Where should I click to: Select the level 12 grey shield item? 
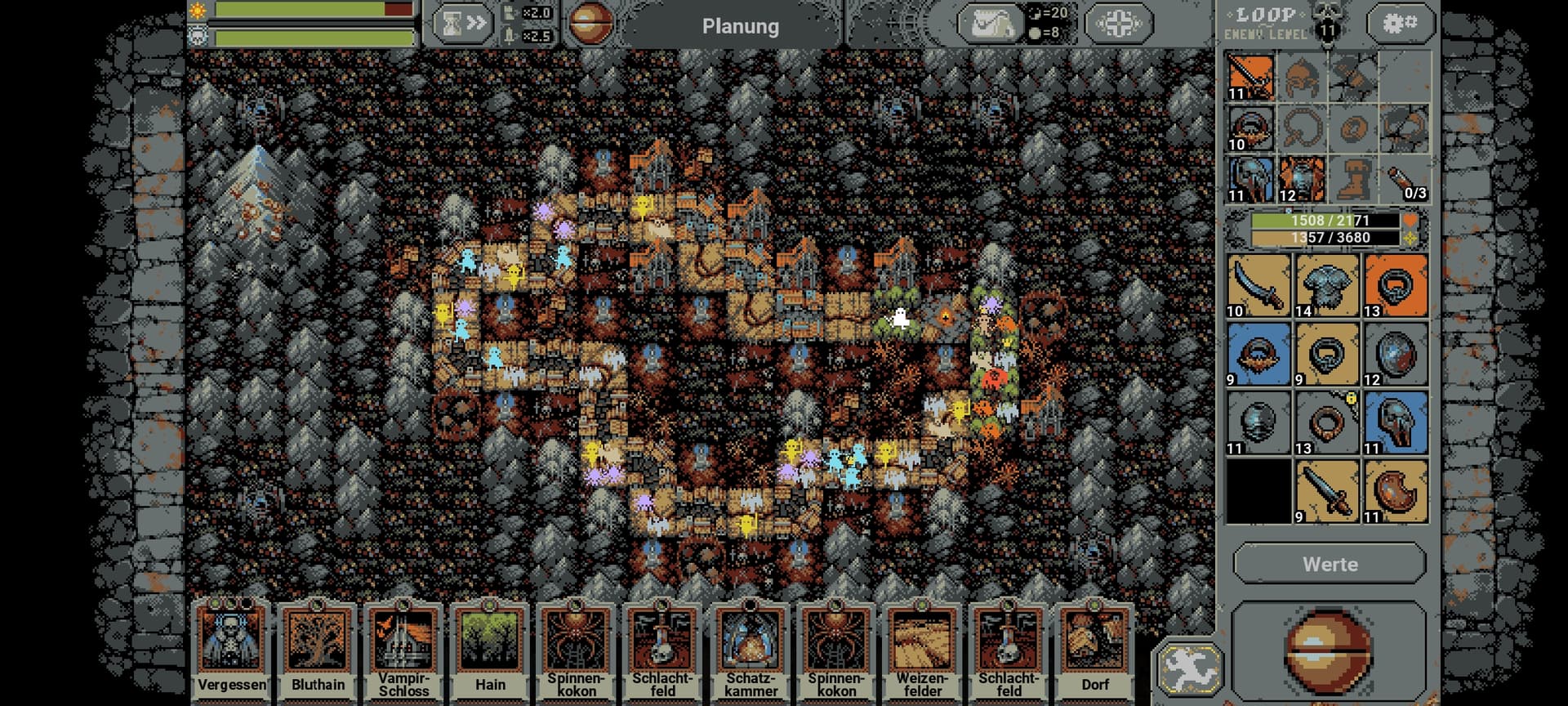point(1396,354)
